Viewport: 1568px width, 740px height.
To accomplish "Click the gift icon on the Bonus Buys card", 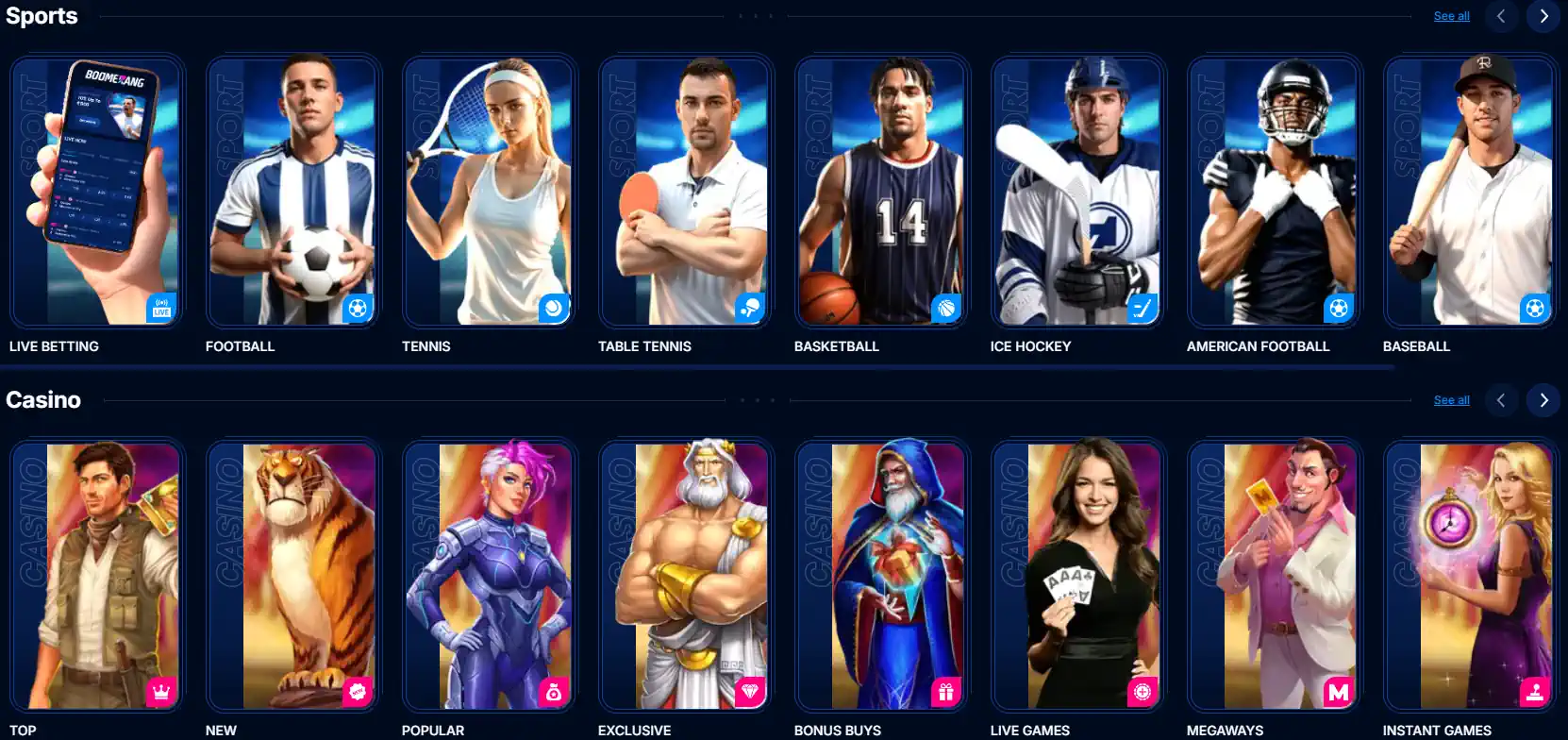I will (x=946, y=691).
